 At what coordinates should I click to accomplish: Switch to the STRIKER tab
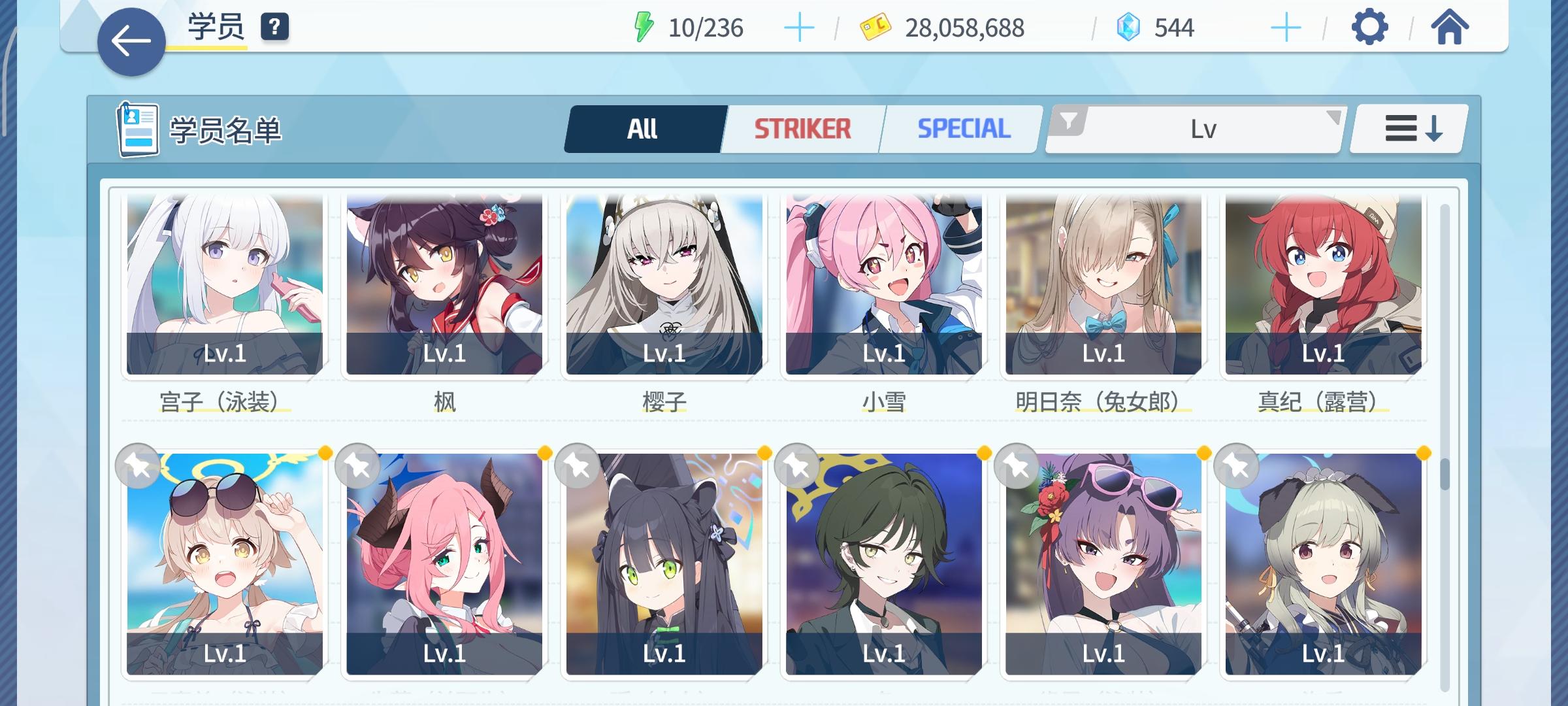click(802, 127)
